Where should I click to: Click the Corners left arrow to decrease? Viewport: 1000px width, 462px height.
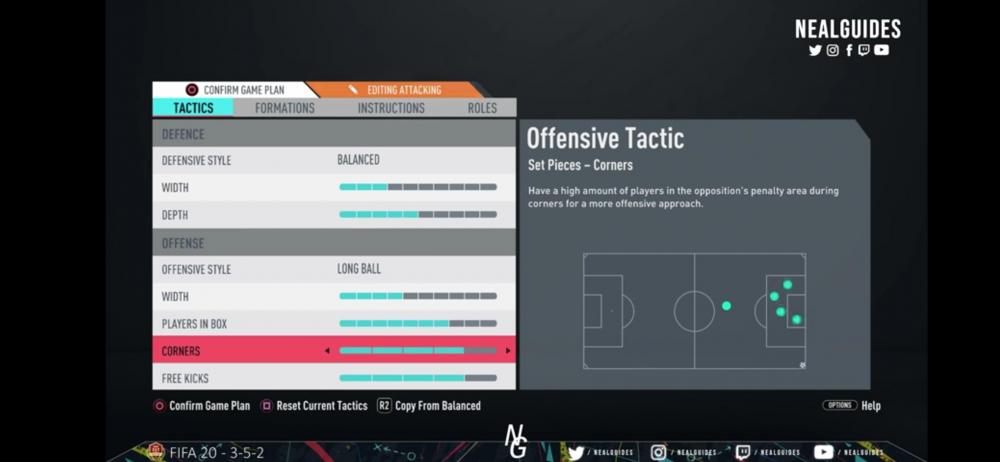(x=327, y=351)
